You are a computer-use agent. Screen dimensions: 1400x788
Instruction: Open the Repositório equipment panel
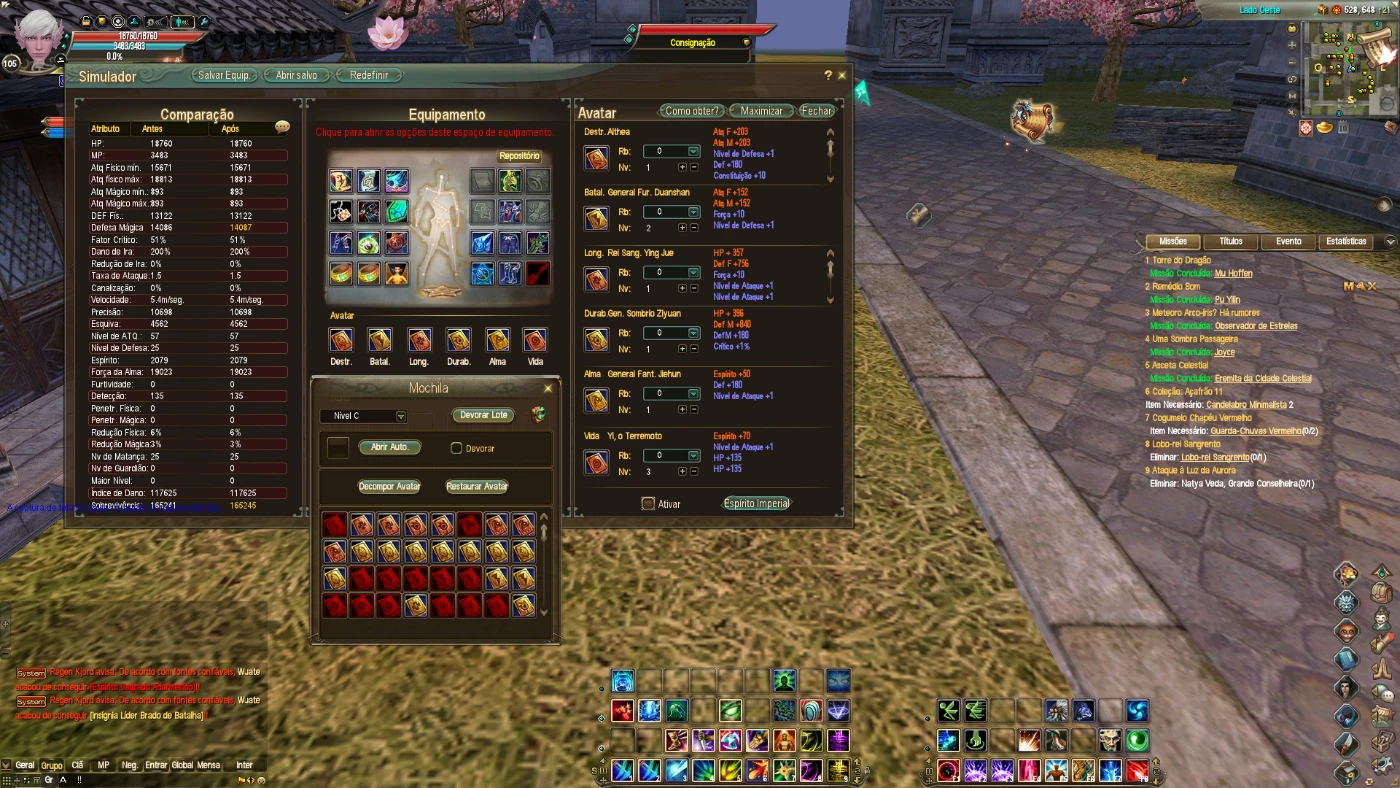(518, 154)
